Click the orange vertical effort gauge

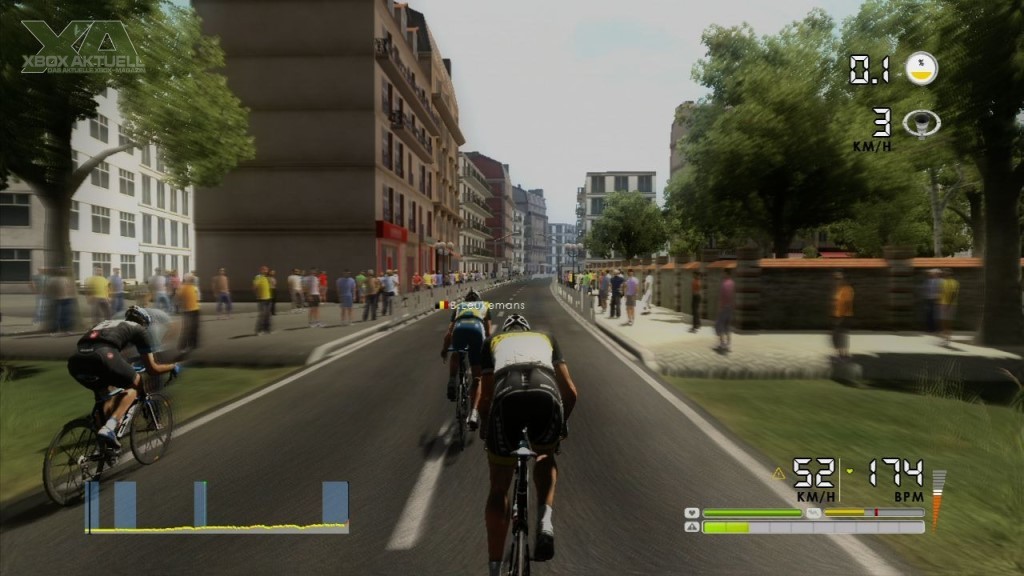[x=937, y=498]
